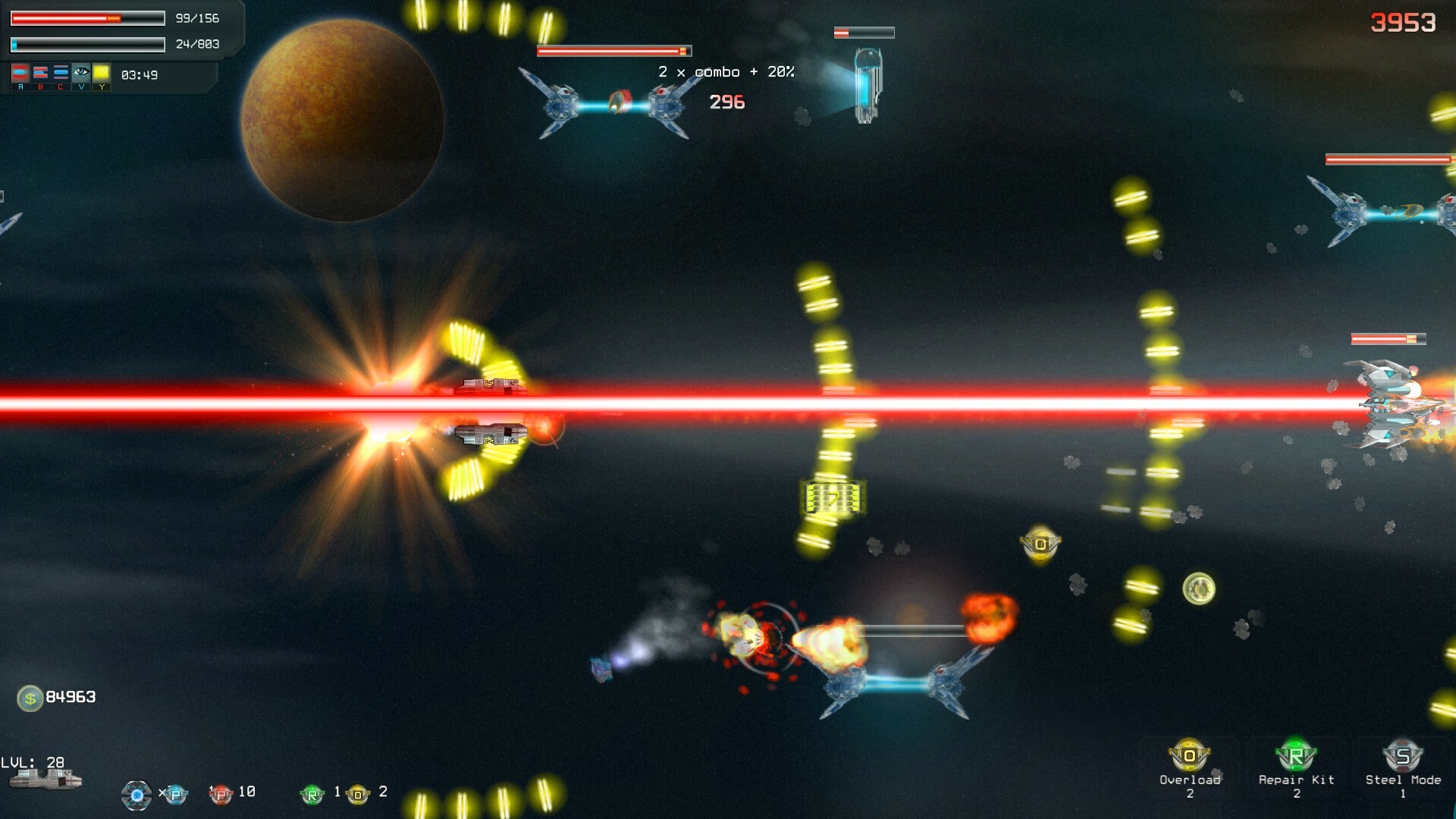The image size is (1456, 819).
Task: Click the blue P powerup badge
Action: (x=175, y=794)
